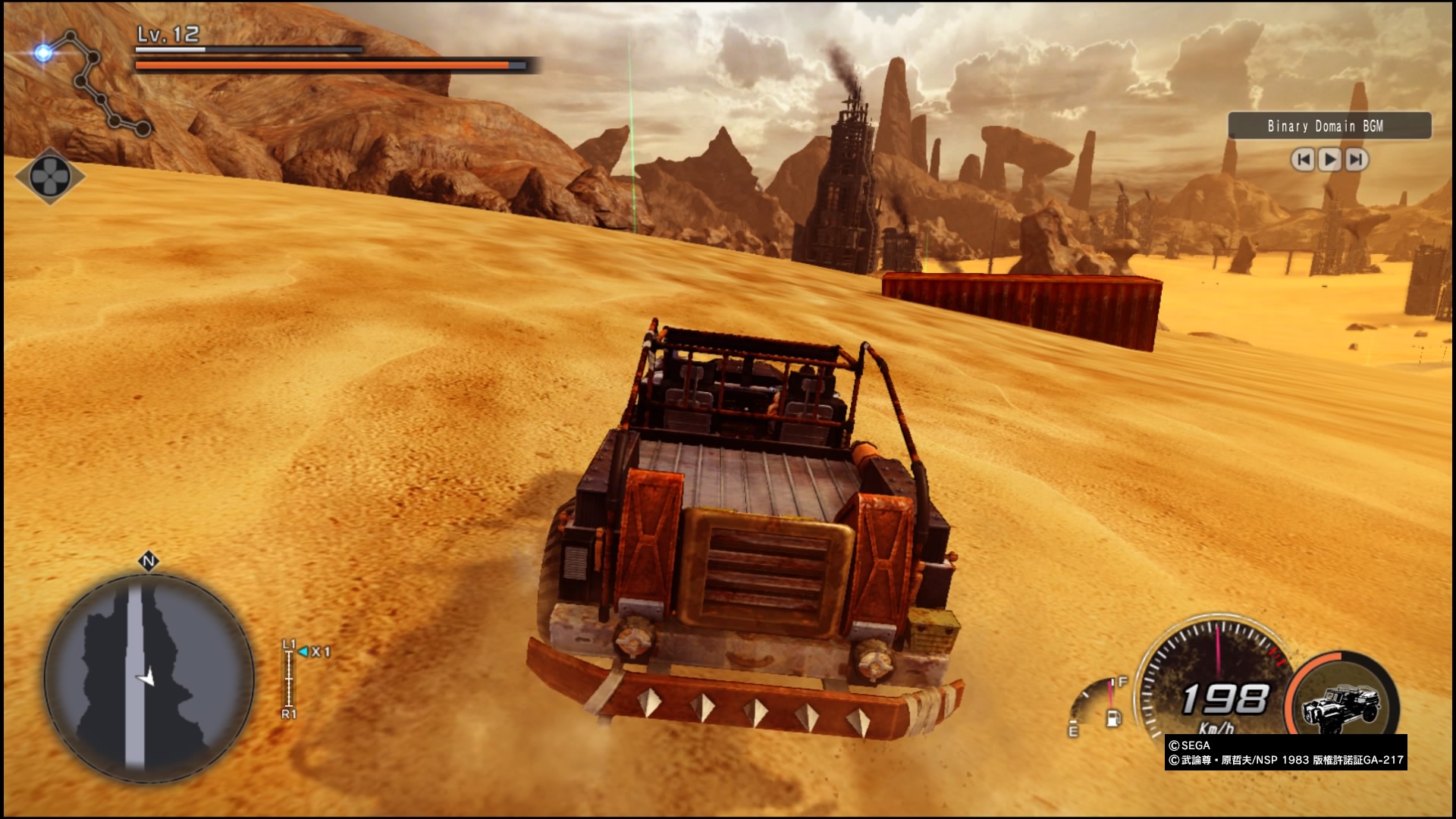Open the circular minimap

point(149,677)
